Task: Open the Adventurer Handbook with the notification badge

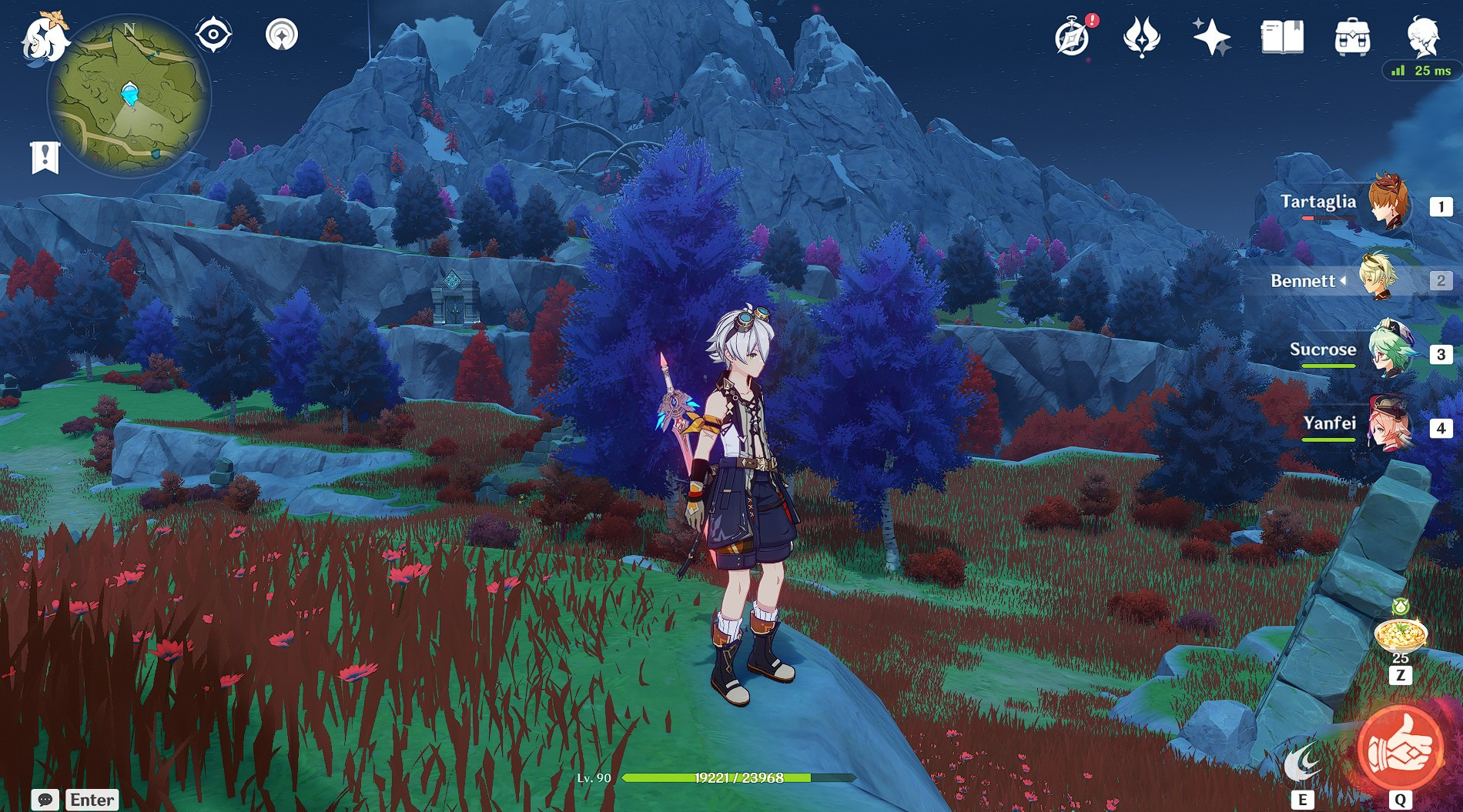Action: (1070, 35)
